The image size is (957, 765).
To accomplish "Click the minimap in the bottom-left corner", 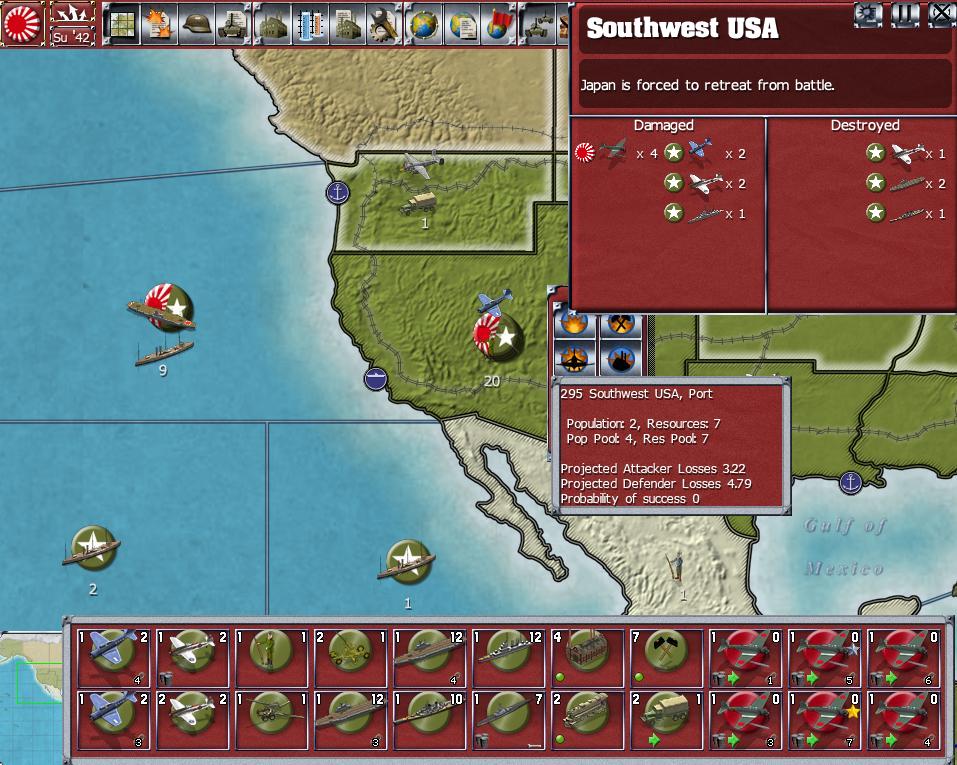I will pyautogui.click(x=32, y=700).
